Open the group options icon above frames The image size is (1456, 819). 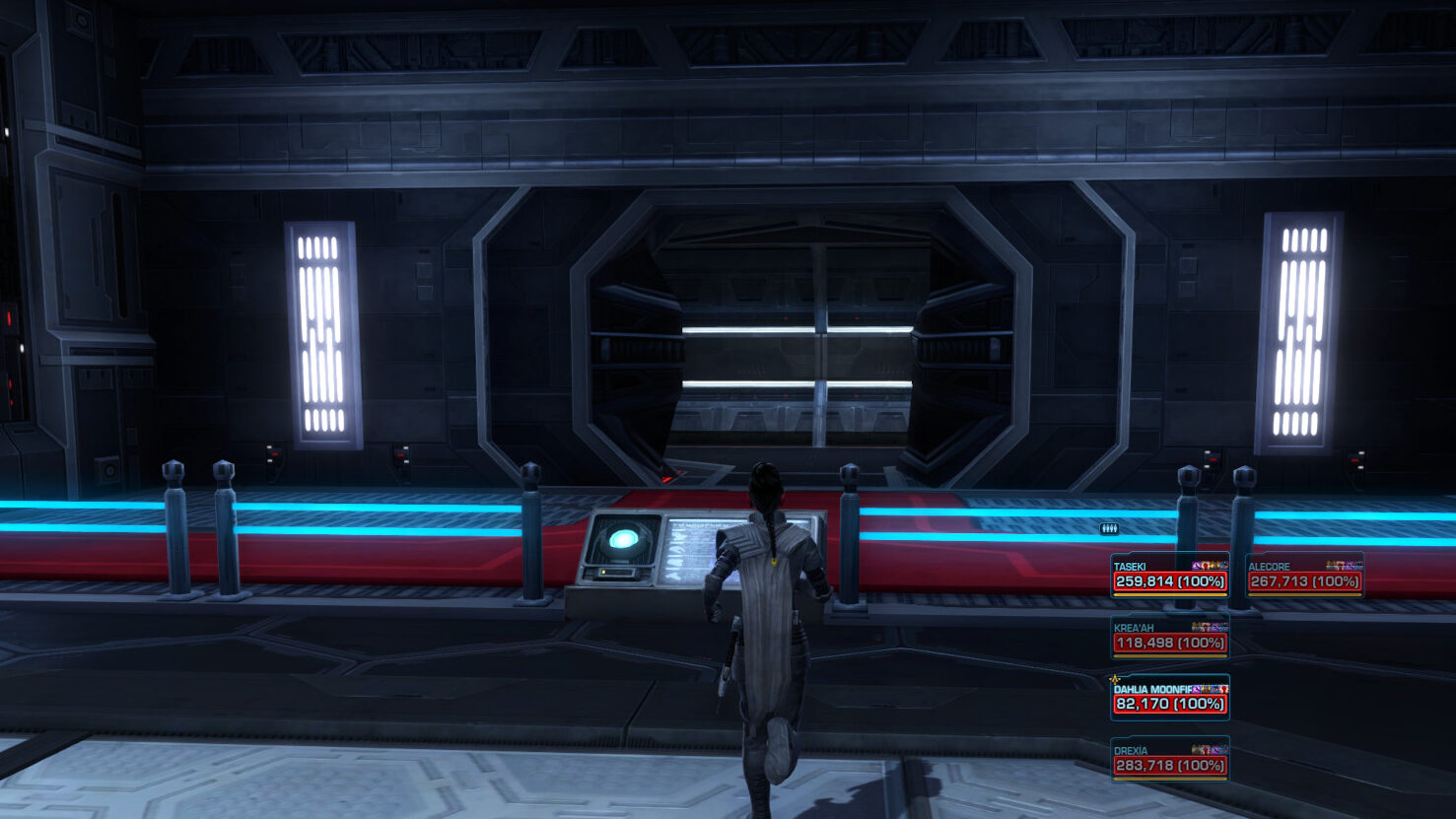tap(1109, 529)
